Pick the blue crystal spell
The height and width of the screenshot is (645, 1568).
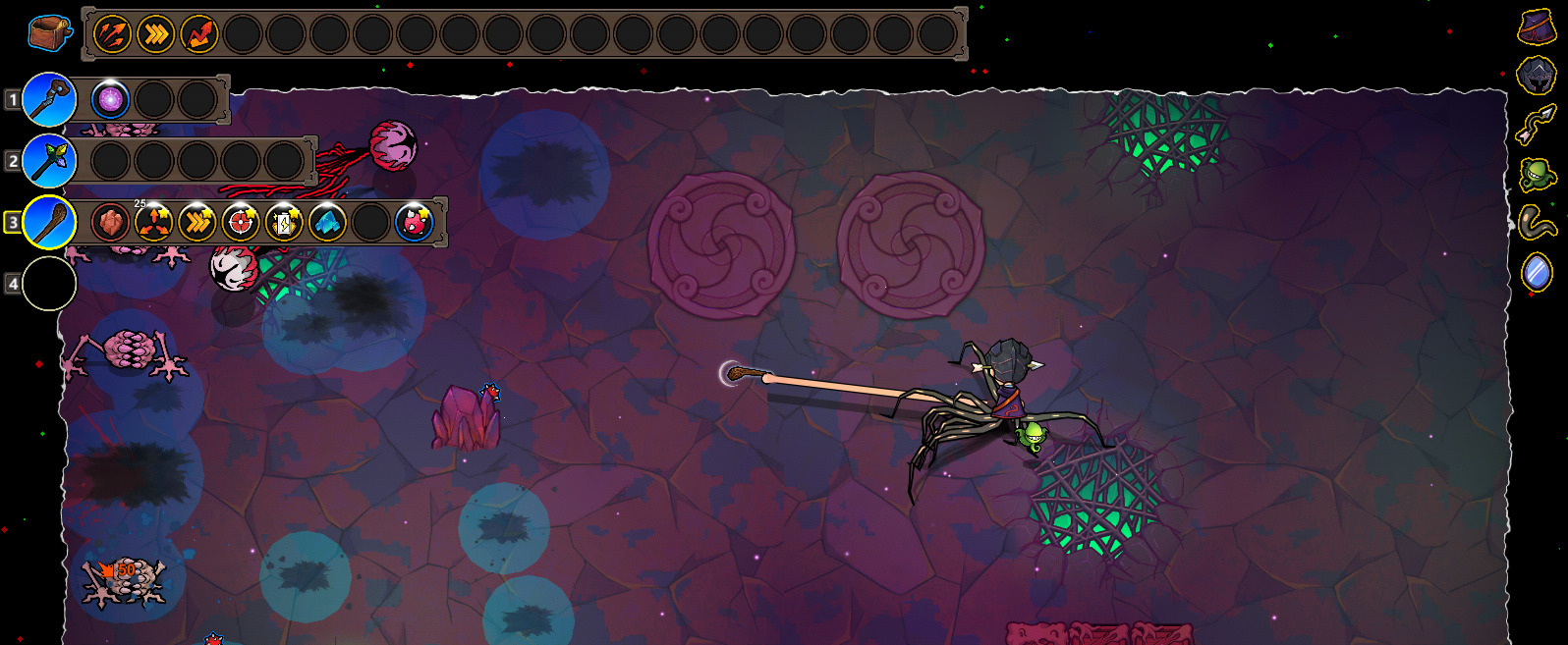(x=326, y=223)
